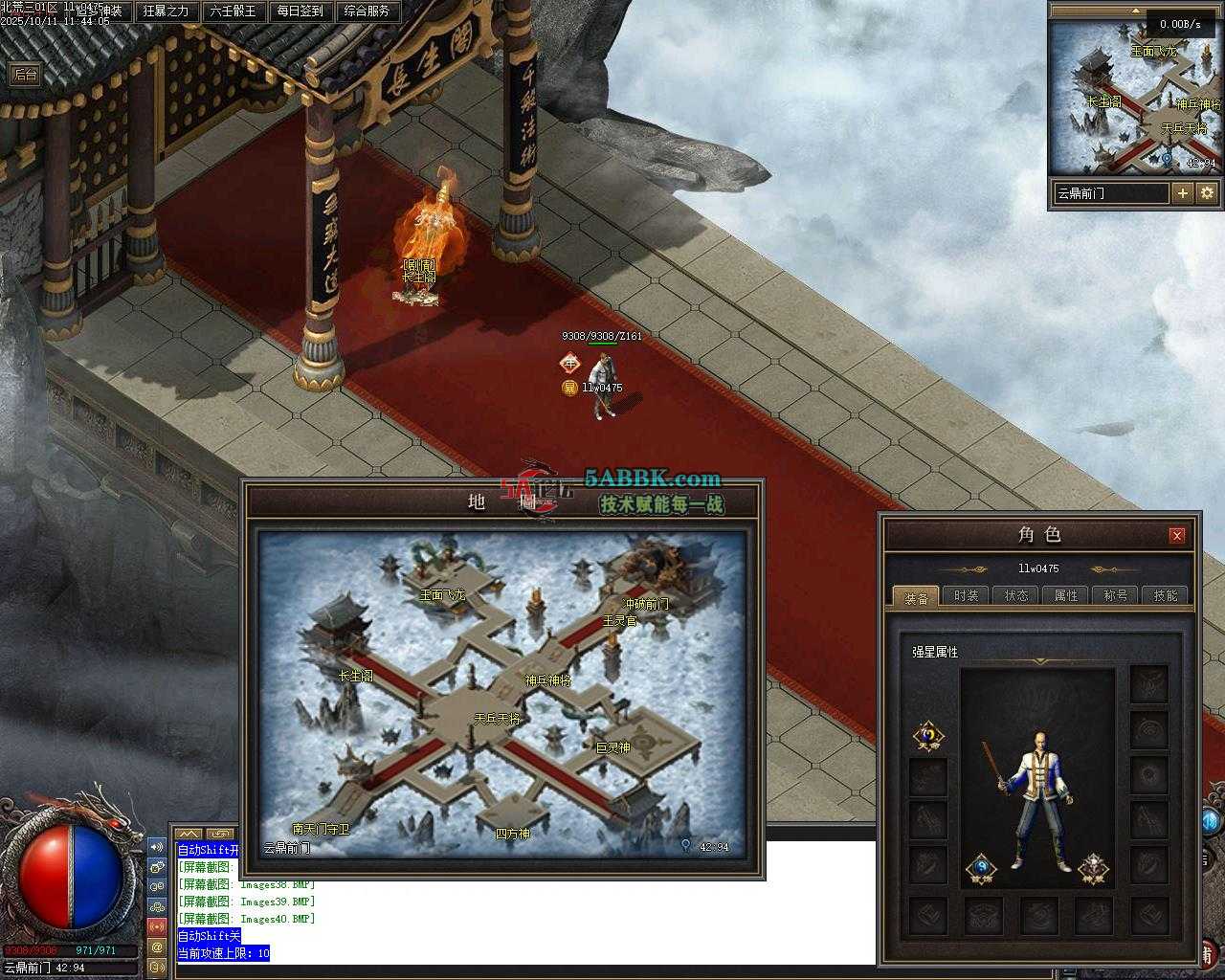Open the 六壬骰王 menu button
This screenshot has height=980, width=1225.
(x=233, y=11)
